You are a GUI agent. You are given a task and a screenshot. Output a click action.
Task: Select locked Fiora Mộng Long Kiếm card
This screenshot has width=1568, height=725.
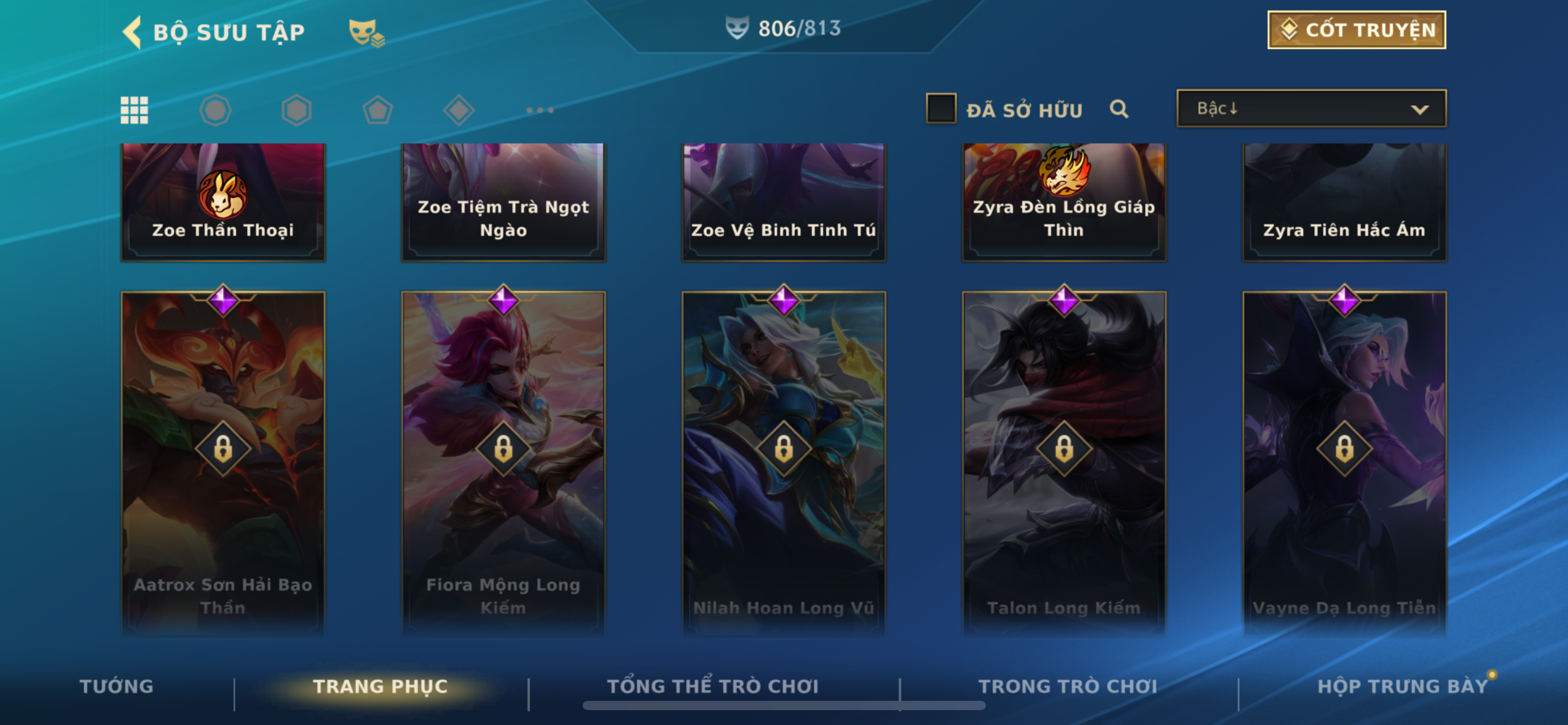pyautogui.click(x=503, y=462)
